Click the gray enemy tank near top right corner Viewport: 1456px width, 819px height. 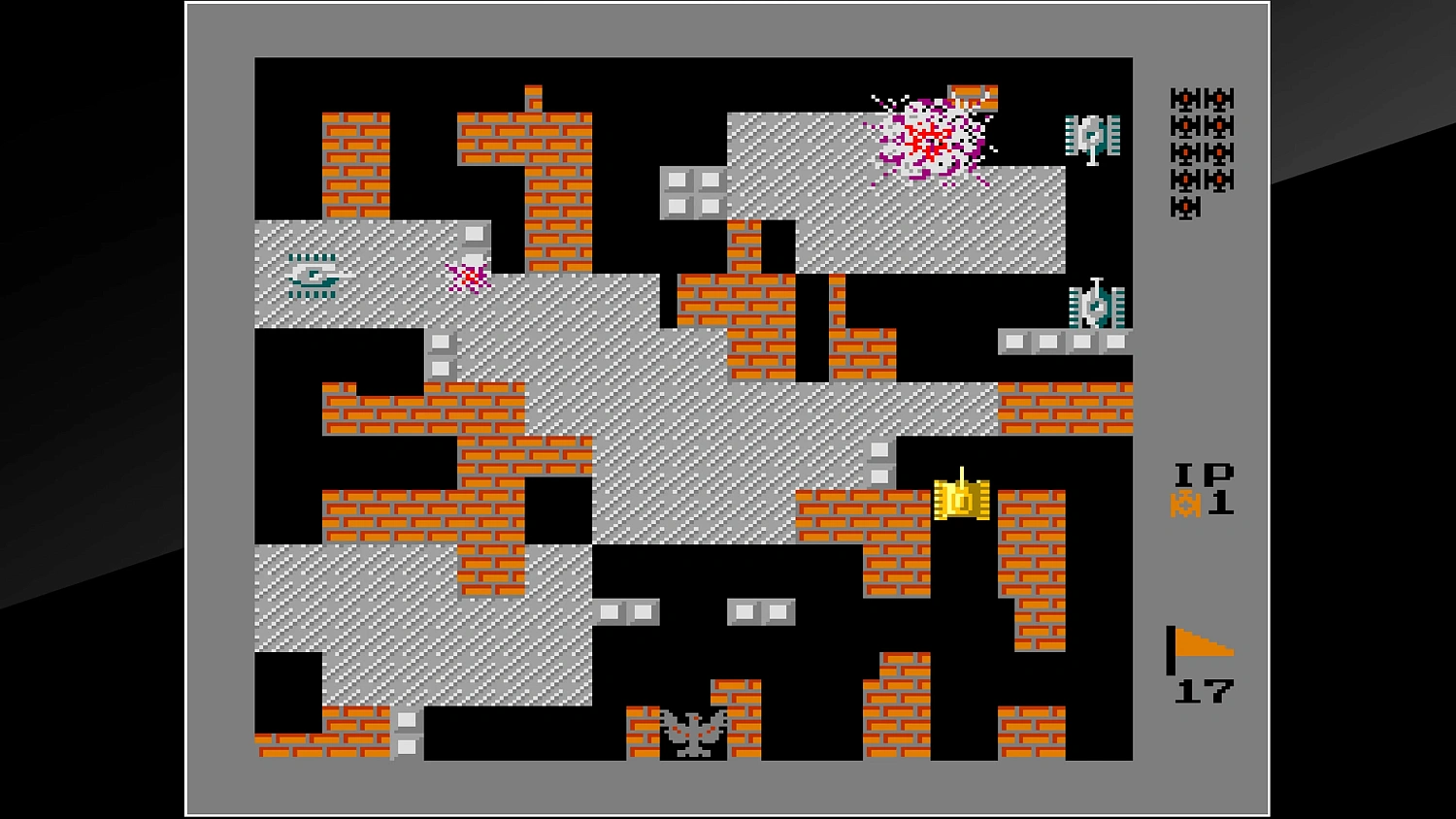click(1091, 136)
